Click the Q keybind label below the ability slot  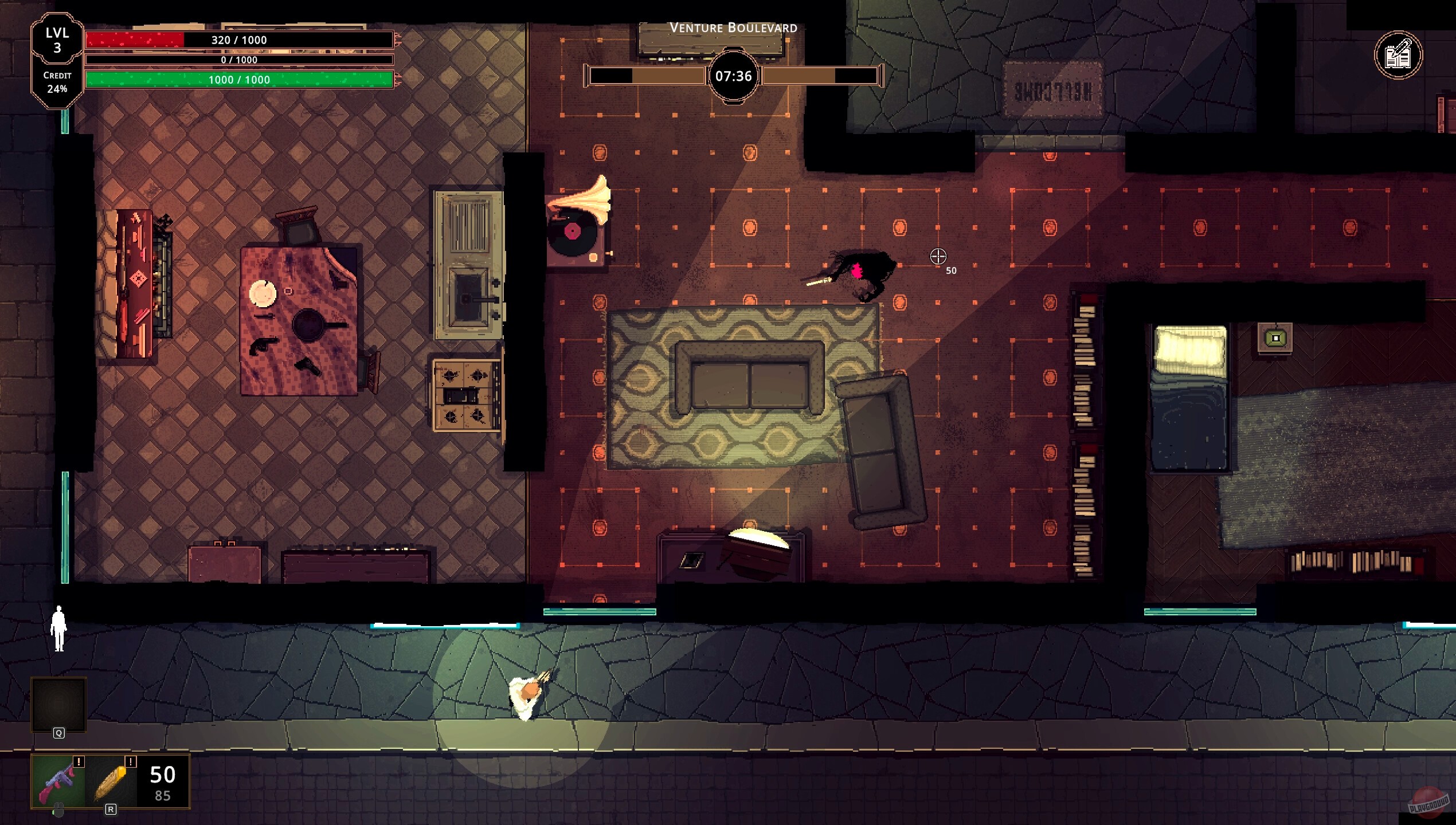click(x=57, y=734)
